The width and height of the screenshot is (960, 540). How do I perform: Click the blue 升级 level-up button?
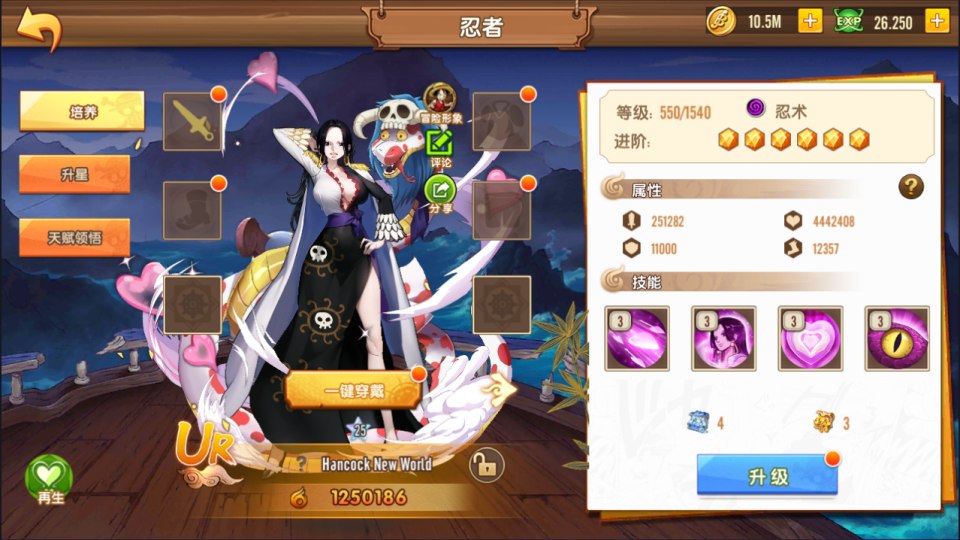point(767,476)
